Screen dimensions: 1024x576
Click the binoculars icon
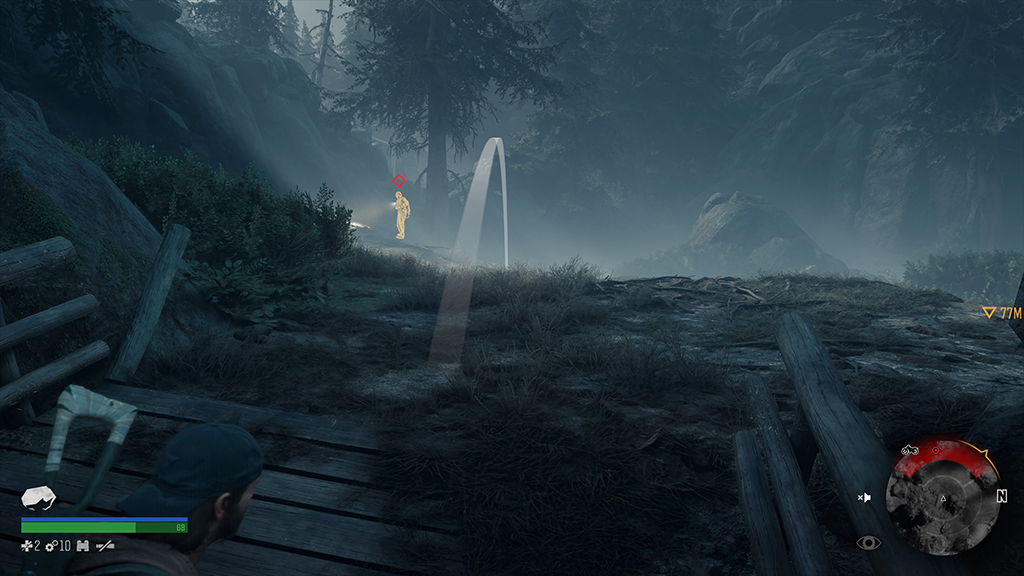point(84,545)
